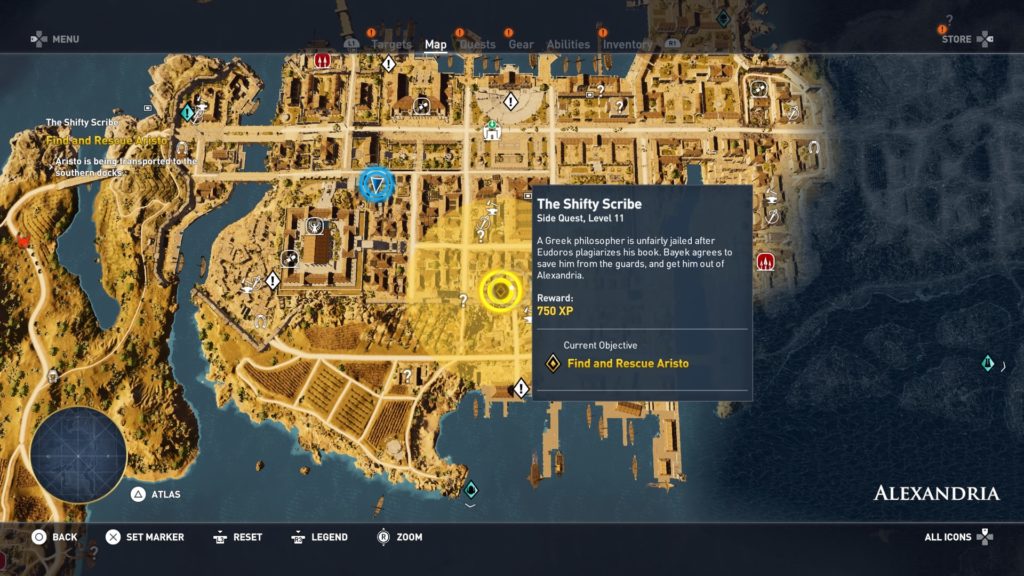Open the Abilities tab
Viewport: 1024px width, 576px height.
pyautogui.click(x=568, y=44)
